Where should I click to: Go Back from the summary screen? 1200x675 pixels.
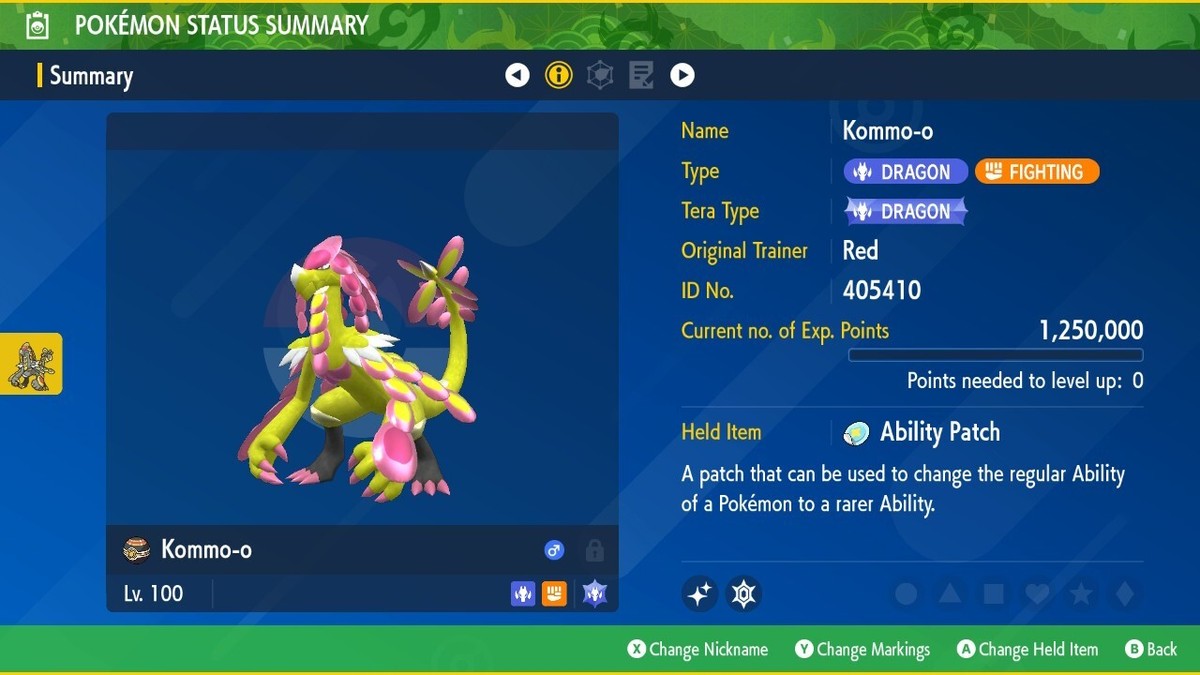pyautogui.click(x=1151, y=650)
